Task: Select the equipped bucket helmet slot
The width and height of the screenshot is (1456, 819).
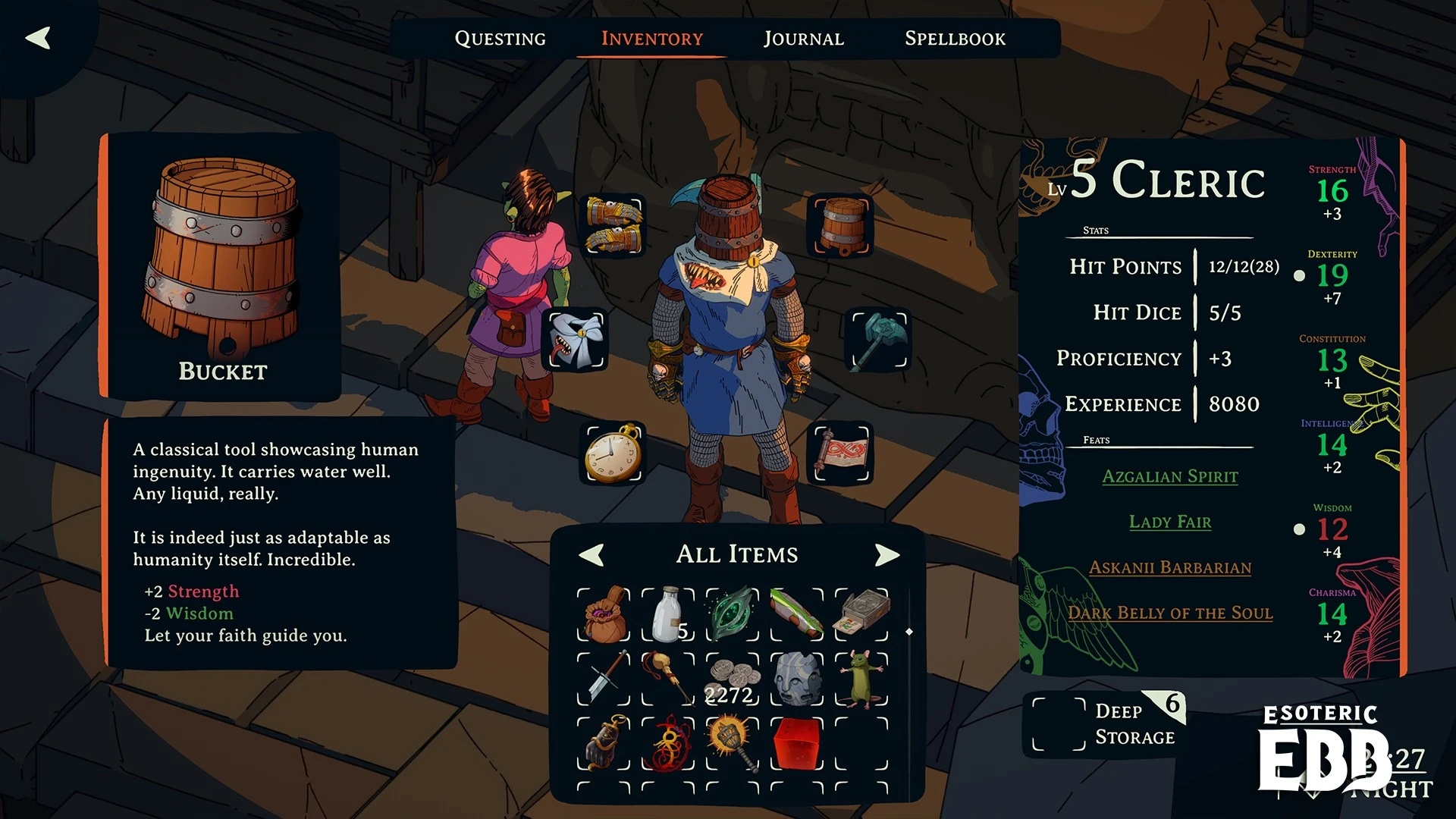Action: pos(842,224)
